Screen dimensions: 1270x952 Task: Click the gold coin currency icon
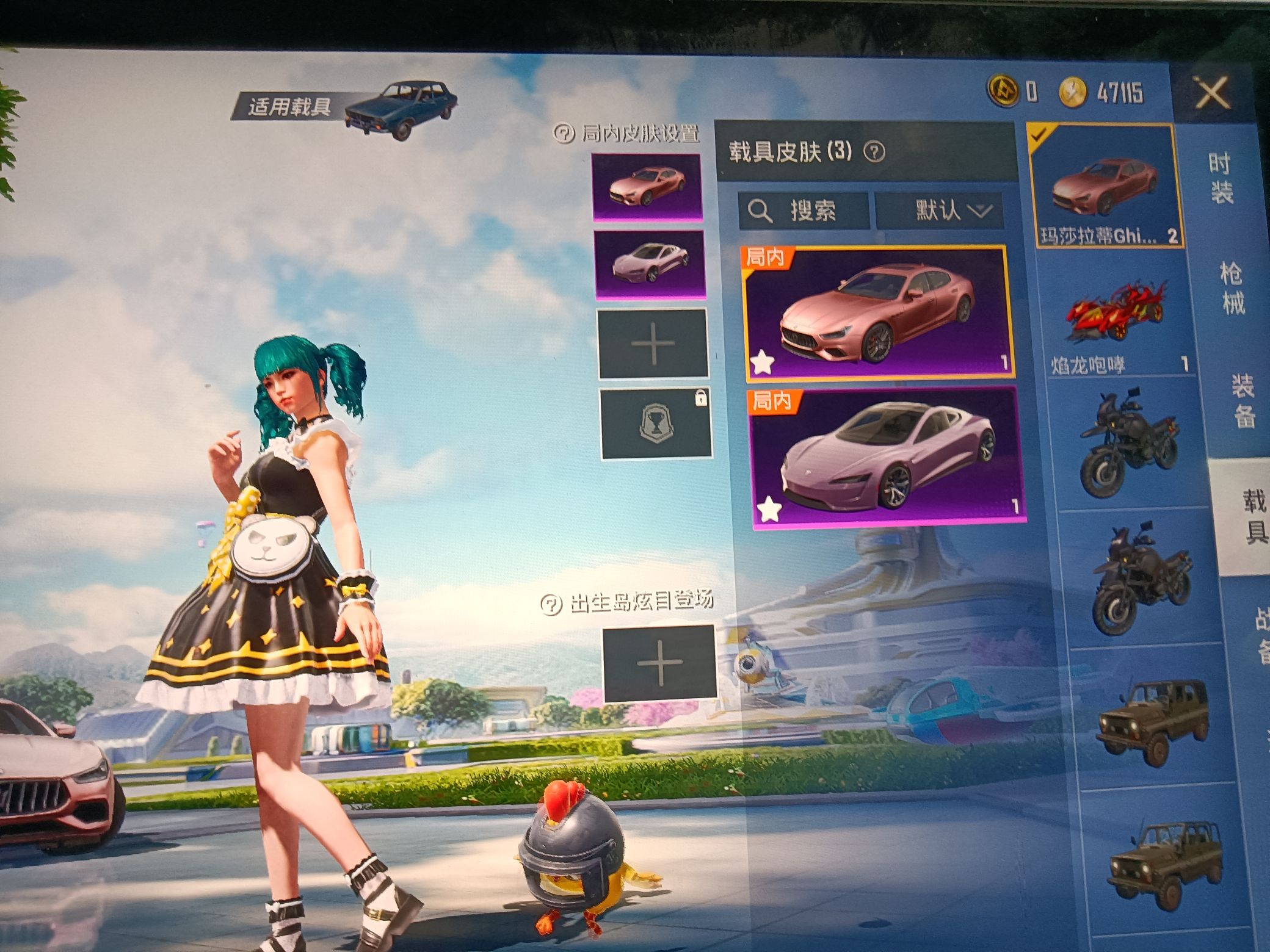point(1073,93)
